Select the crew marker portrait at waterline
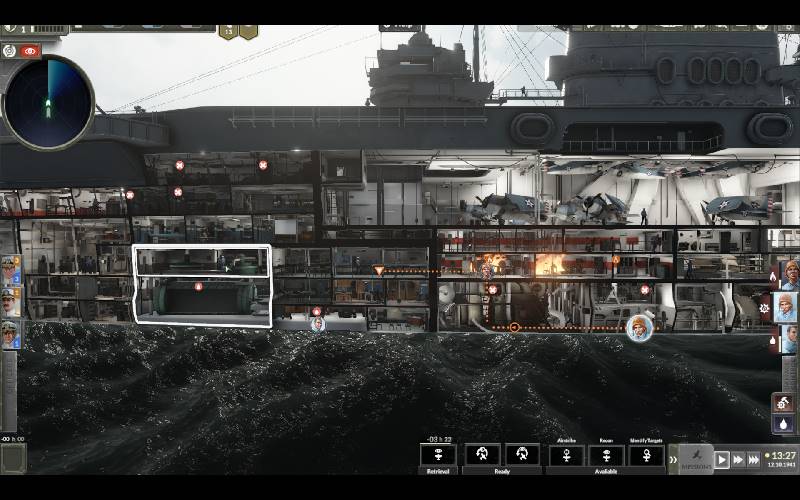This screenshot has height=500, width=800. pos(638,327)
